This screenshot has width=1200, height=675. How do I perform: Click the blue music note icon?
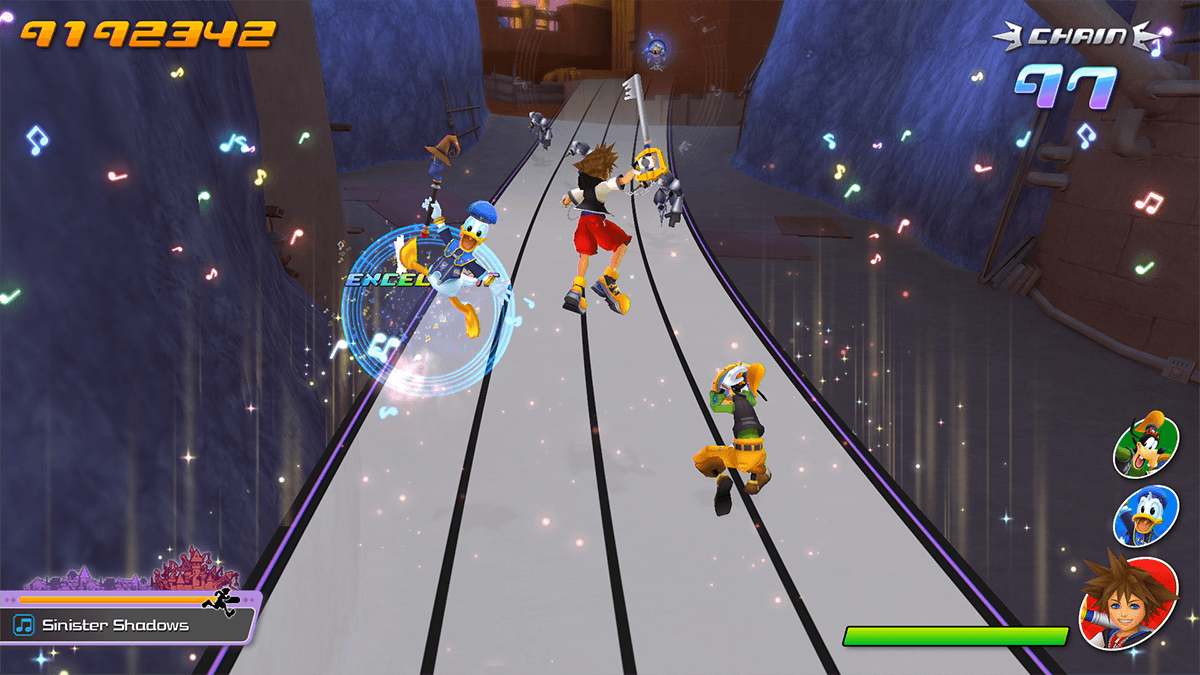[24, 625]
